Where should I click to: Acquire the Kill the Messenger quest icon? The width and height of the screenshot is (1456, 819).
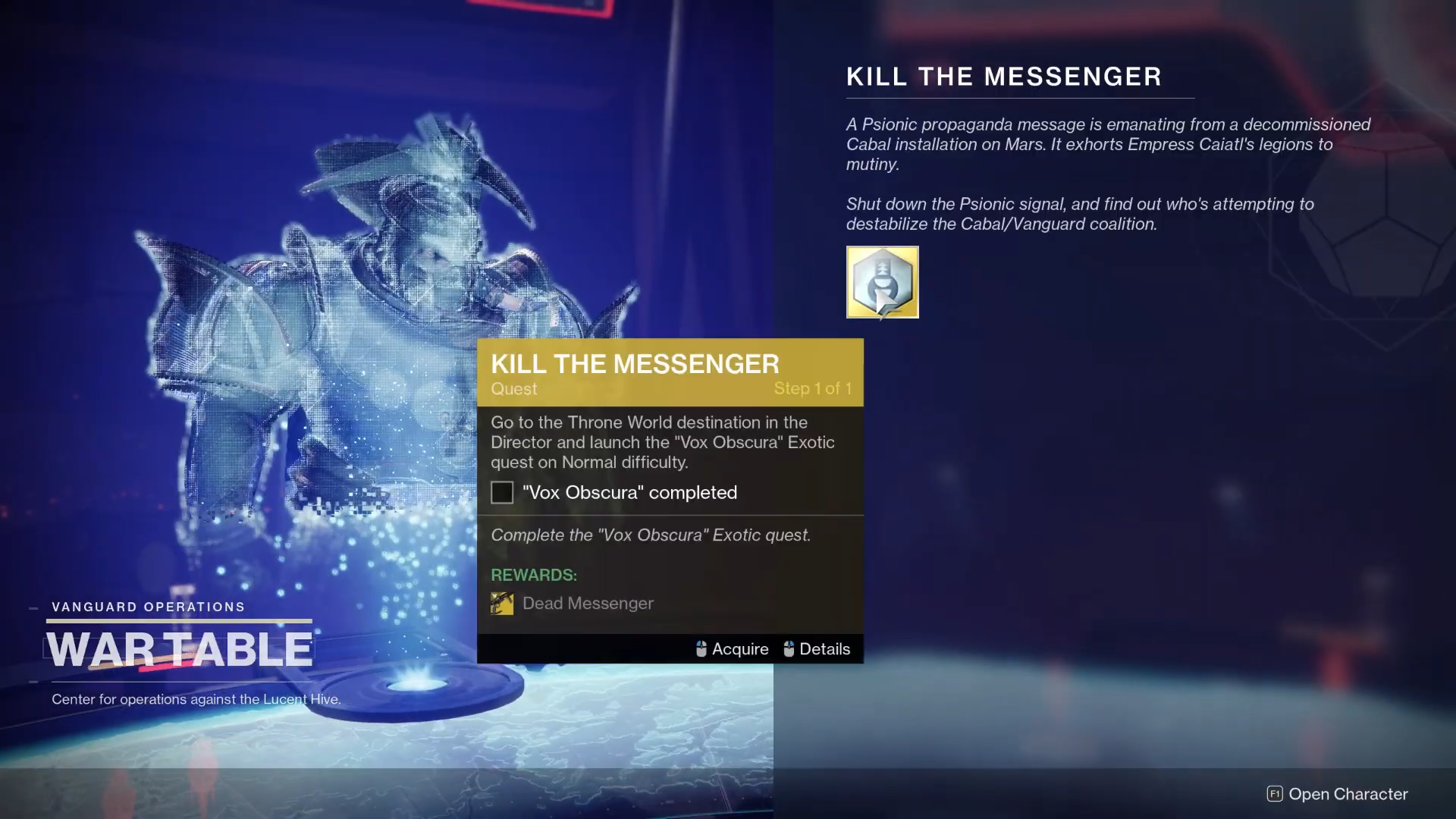click(x=882, y=282)
